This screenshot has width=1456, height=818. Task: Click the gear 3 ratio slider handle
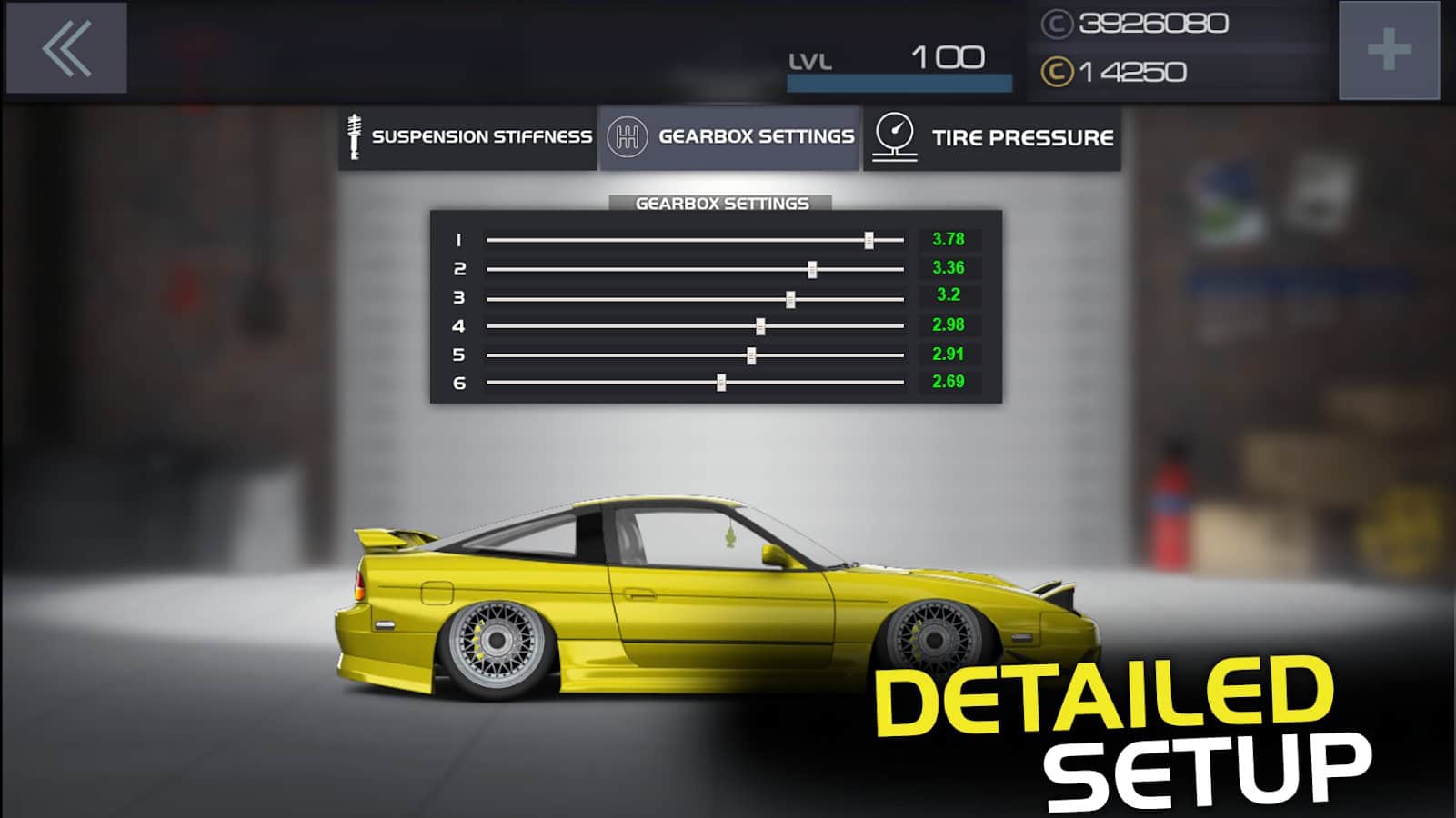point(790,299)
